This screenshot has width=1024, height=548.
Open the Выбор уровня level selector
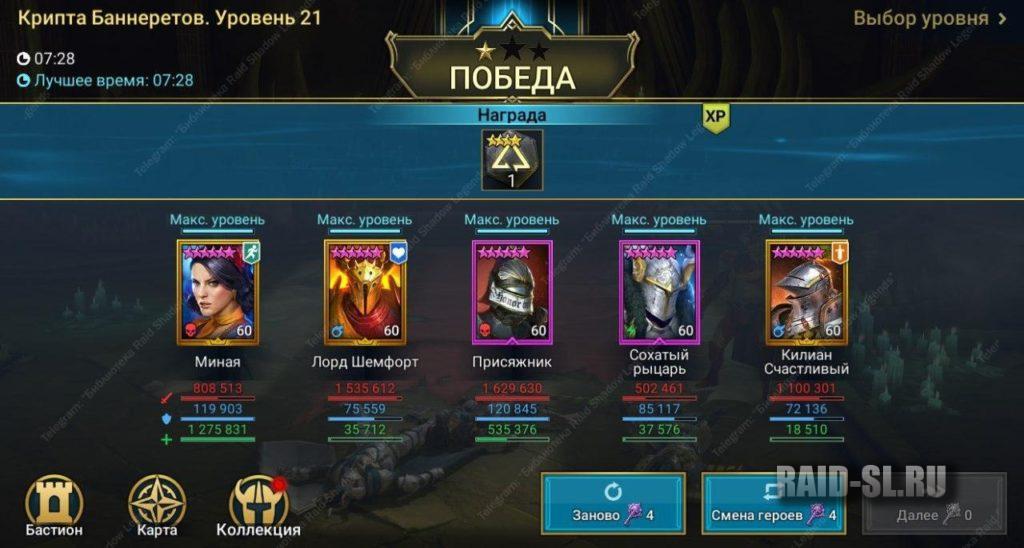pos(929,19)
